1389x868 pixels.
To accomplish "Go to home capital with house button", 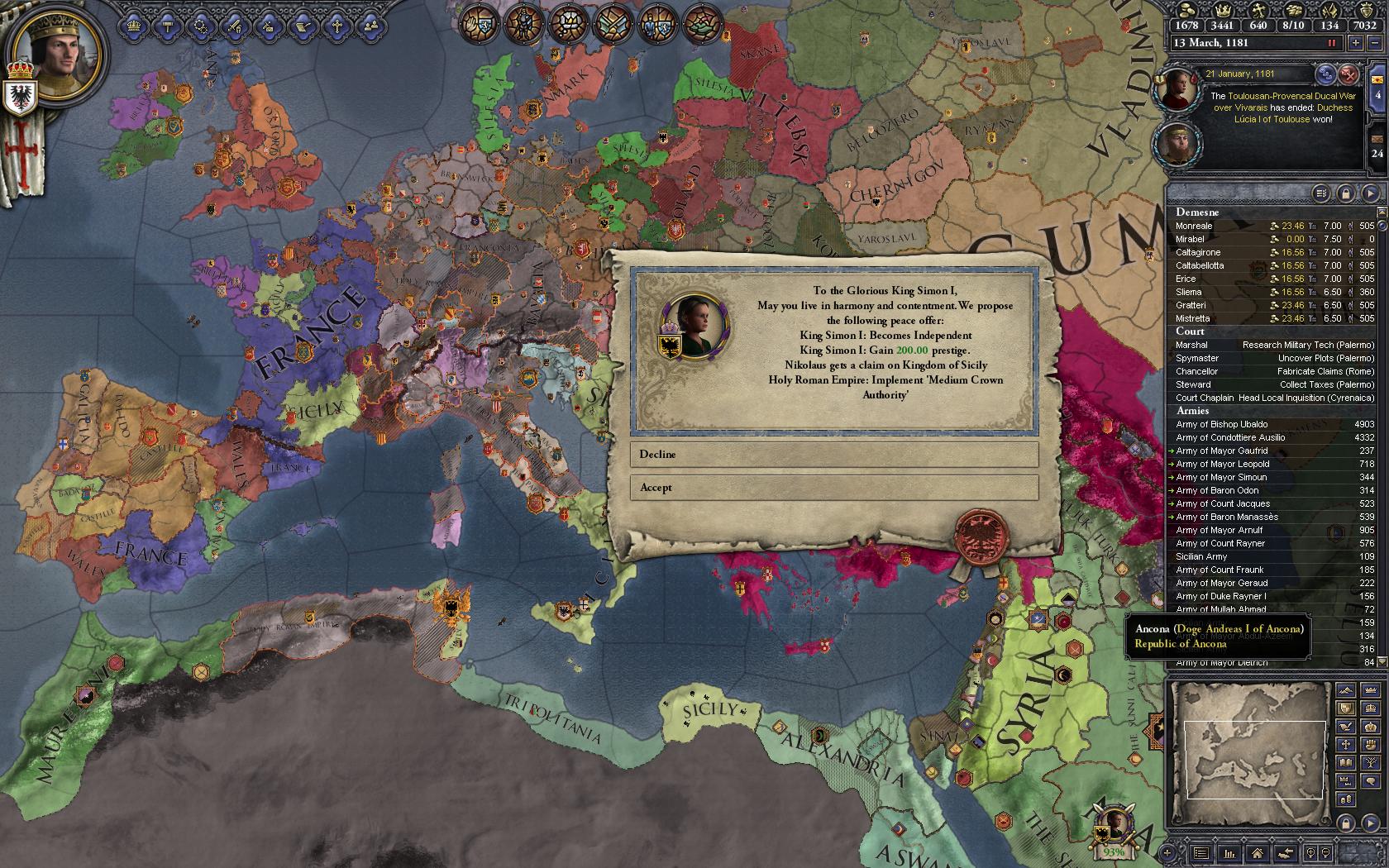I will [x=1257, y=852].
